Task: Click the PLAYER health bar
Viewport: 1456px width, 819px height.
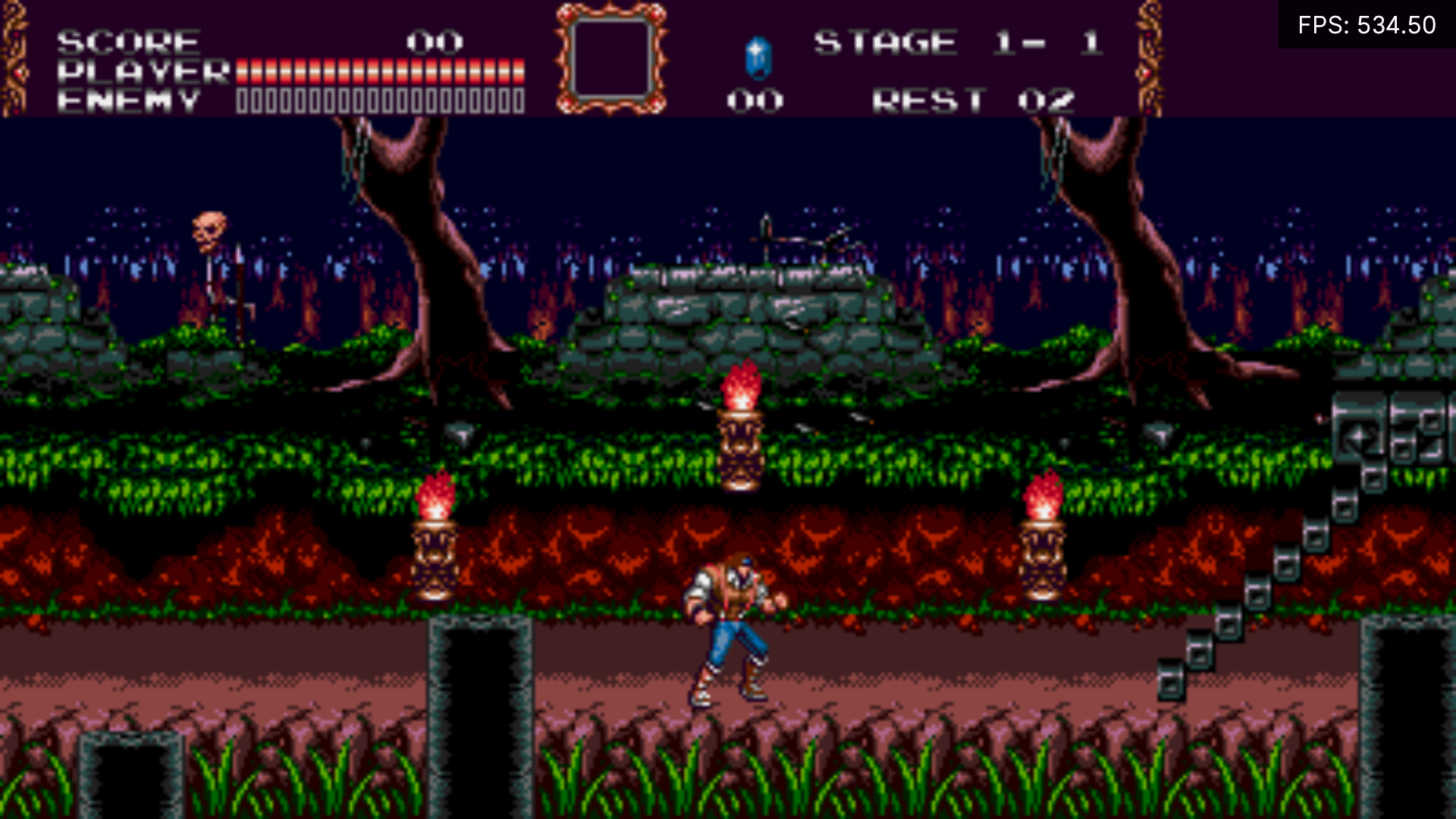Action: tap(379, 71)
